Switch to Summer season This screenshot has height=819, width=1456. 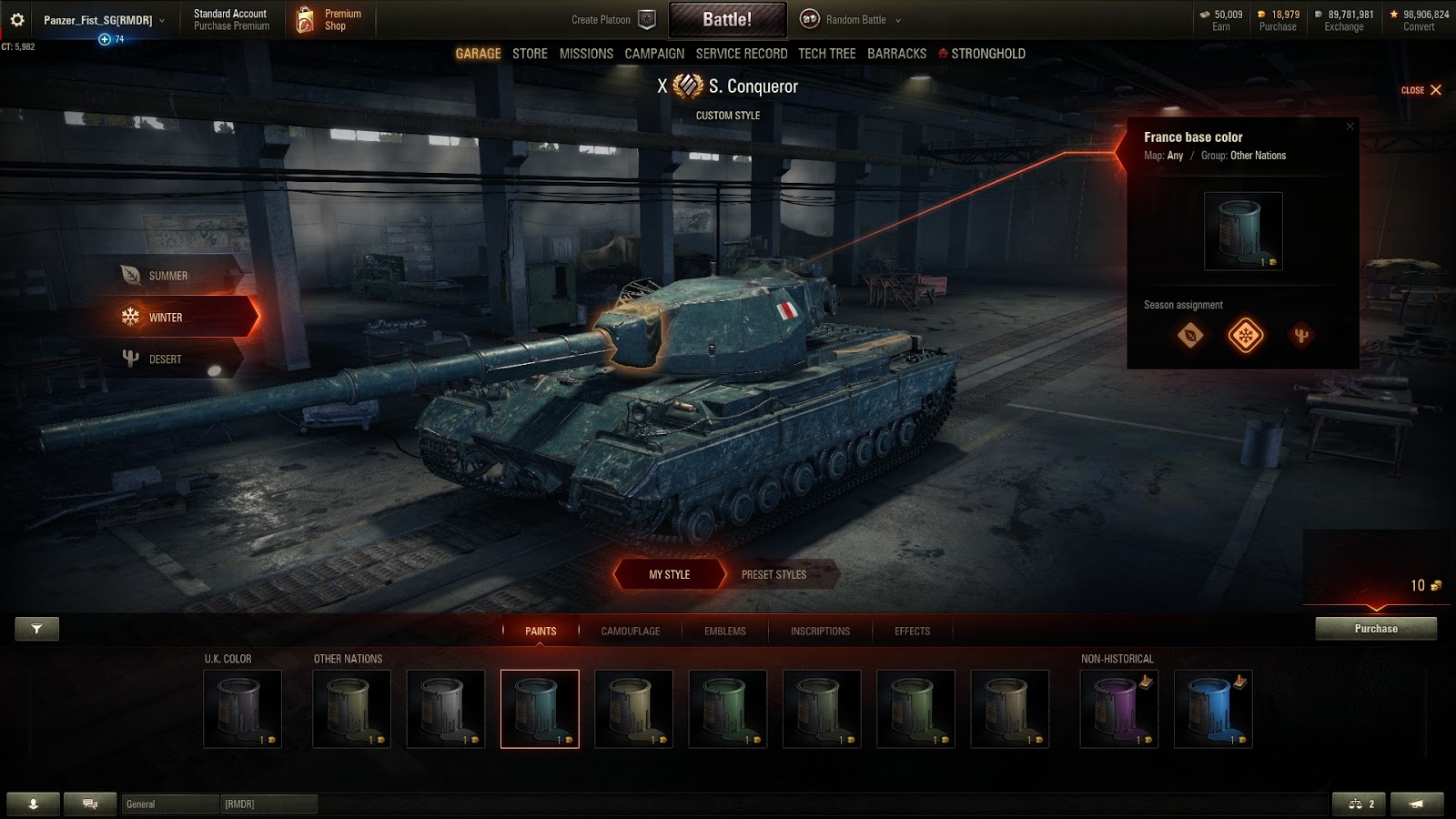tap(168, 276)
